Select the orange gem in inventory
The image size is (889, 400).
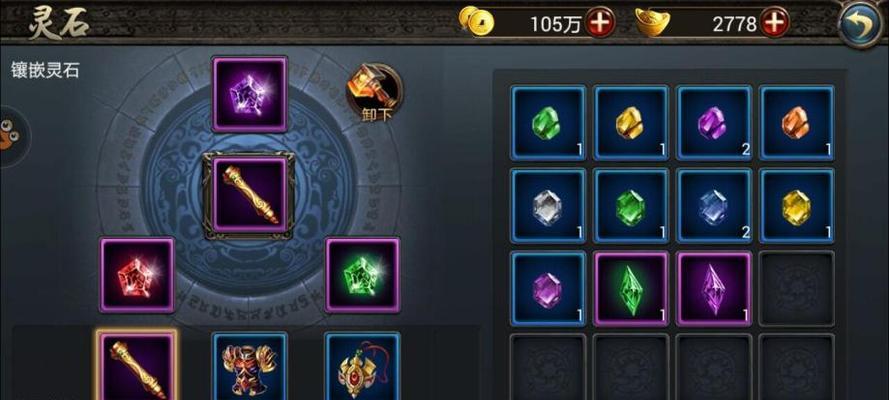coord(796,123)
